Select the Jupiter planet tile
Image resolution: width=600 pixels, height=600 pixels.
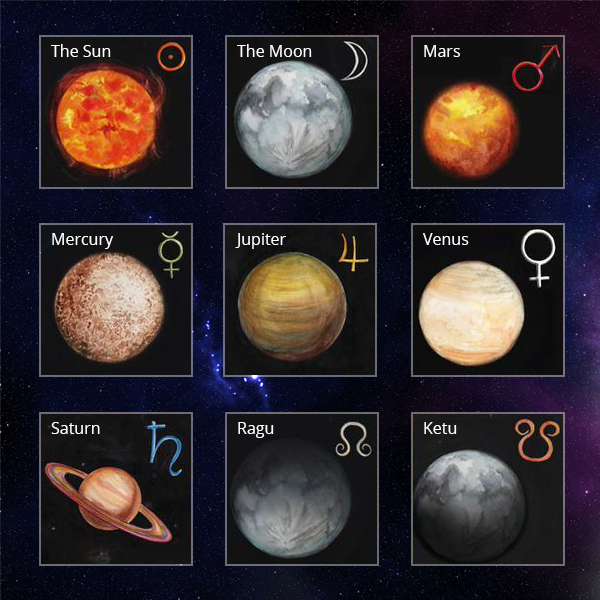coord(301,300)
